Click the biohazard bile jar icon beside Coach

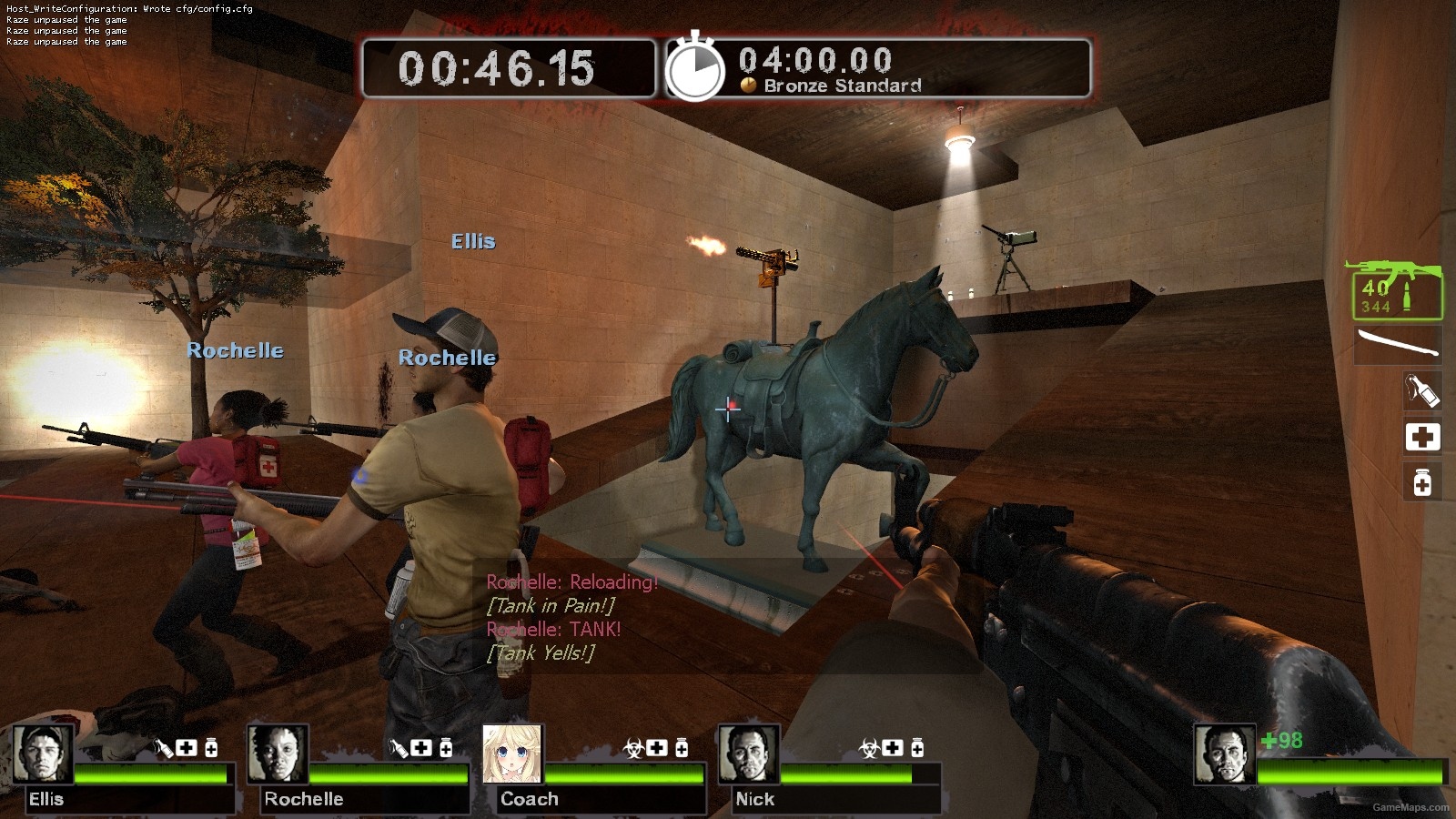[633, 748]
